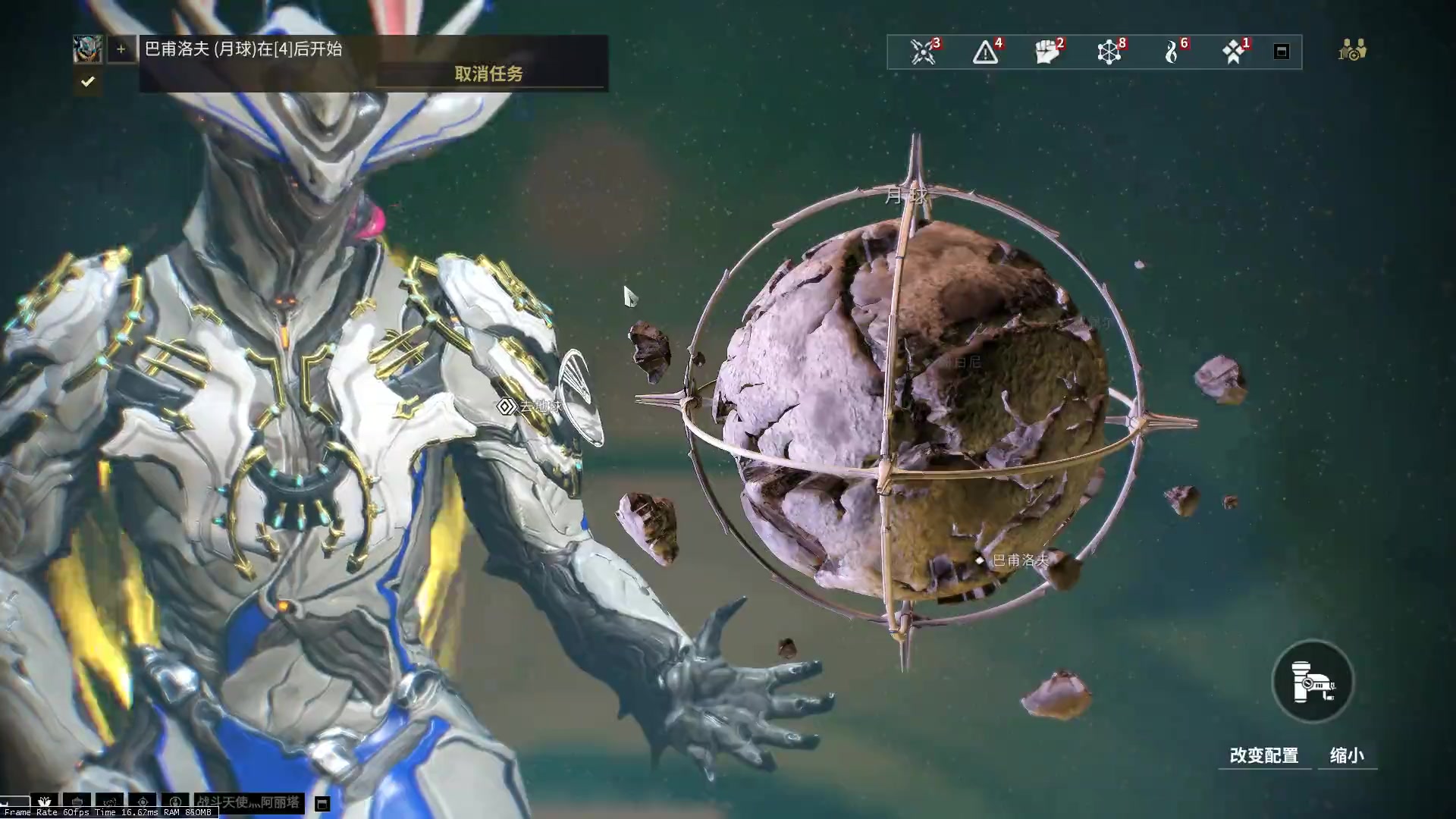Image resolution: width=1456 pixels, height=819 pixels.
Task: Open the Void Fissures hexagon icon showing 8
Action: point(1109,52)
